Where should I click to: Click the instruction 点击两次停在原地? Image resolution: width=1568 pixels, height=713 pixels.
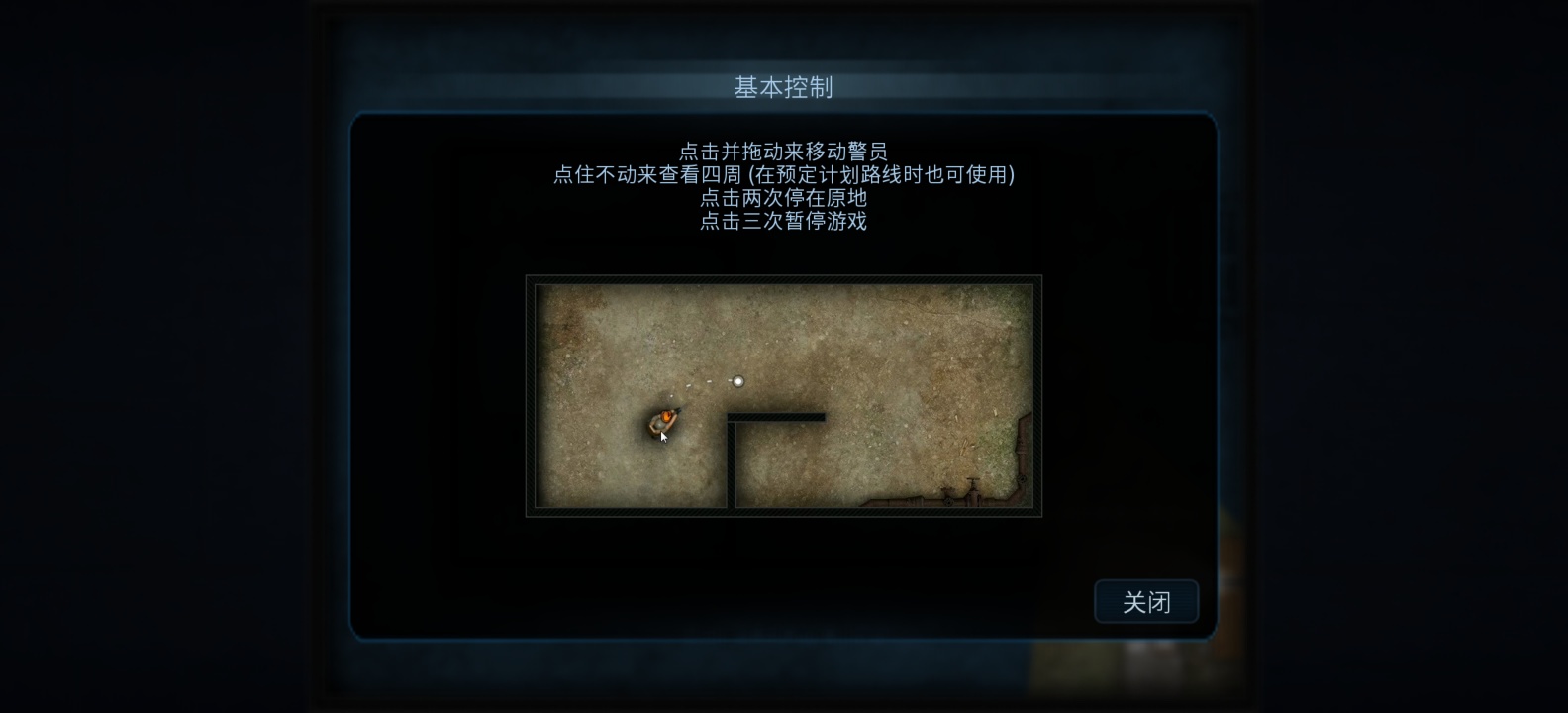tap(783, 199)
